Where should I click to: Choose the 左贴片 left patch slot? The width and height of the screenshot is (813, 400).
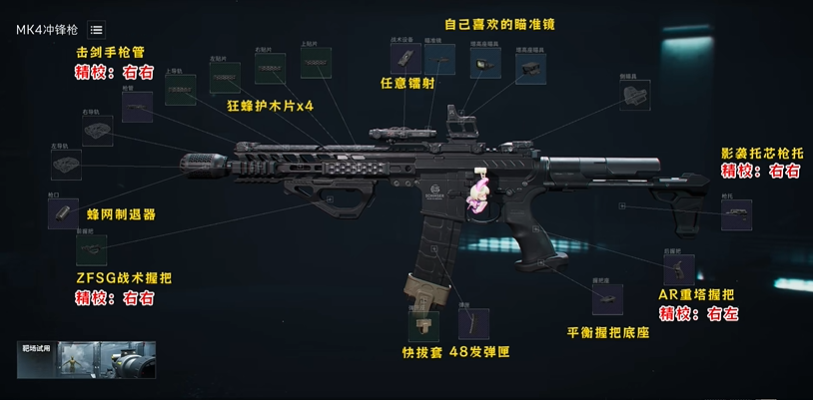point(225,77)
